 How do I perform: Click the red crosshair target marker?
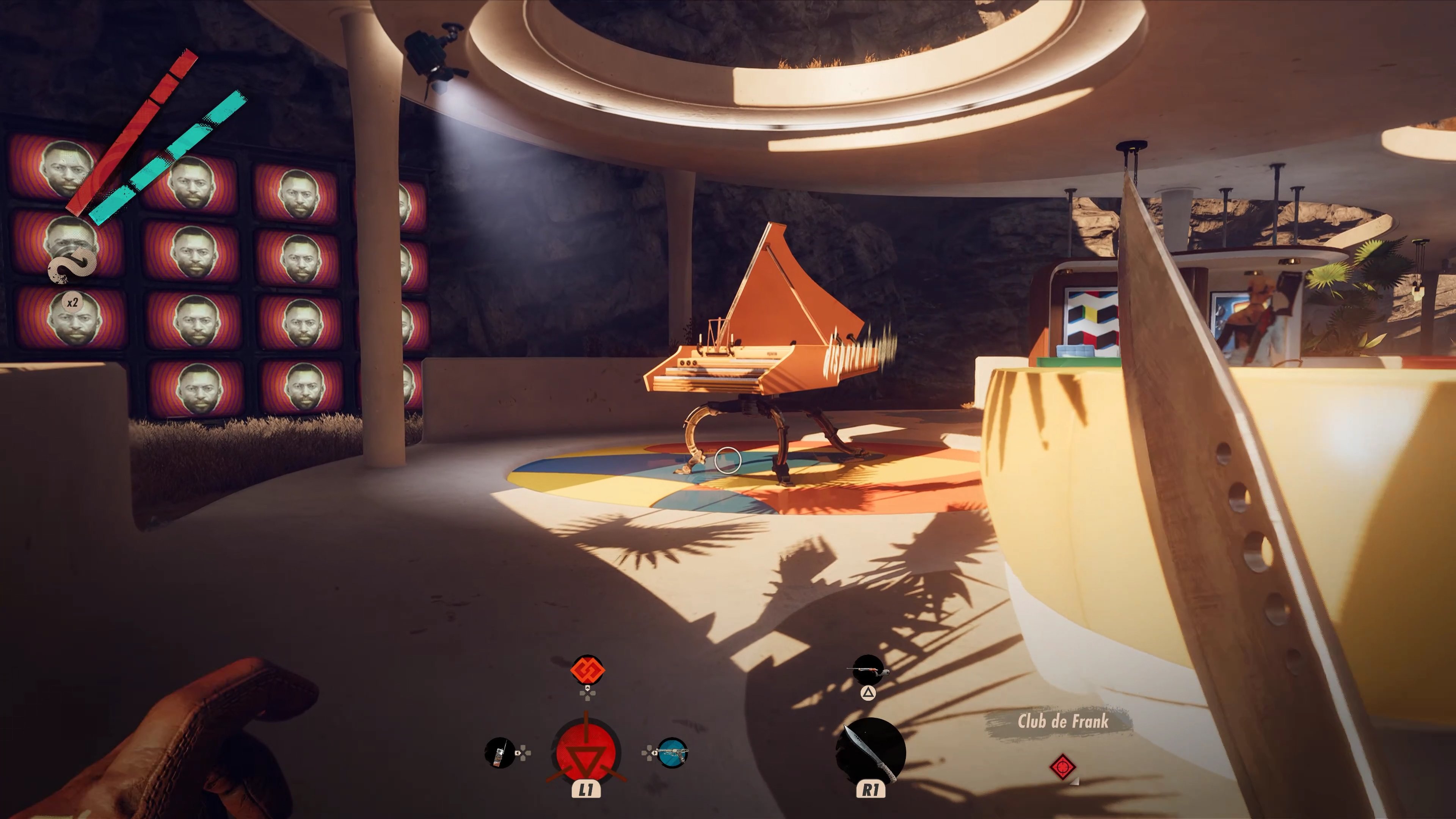click(1062, 767)
